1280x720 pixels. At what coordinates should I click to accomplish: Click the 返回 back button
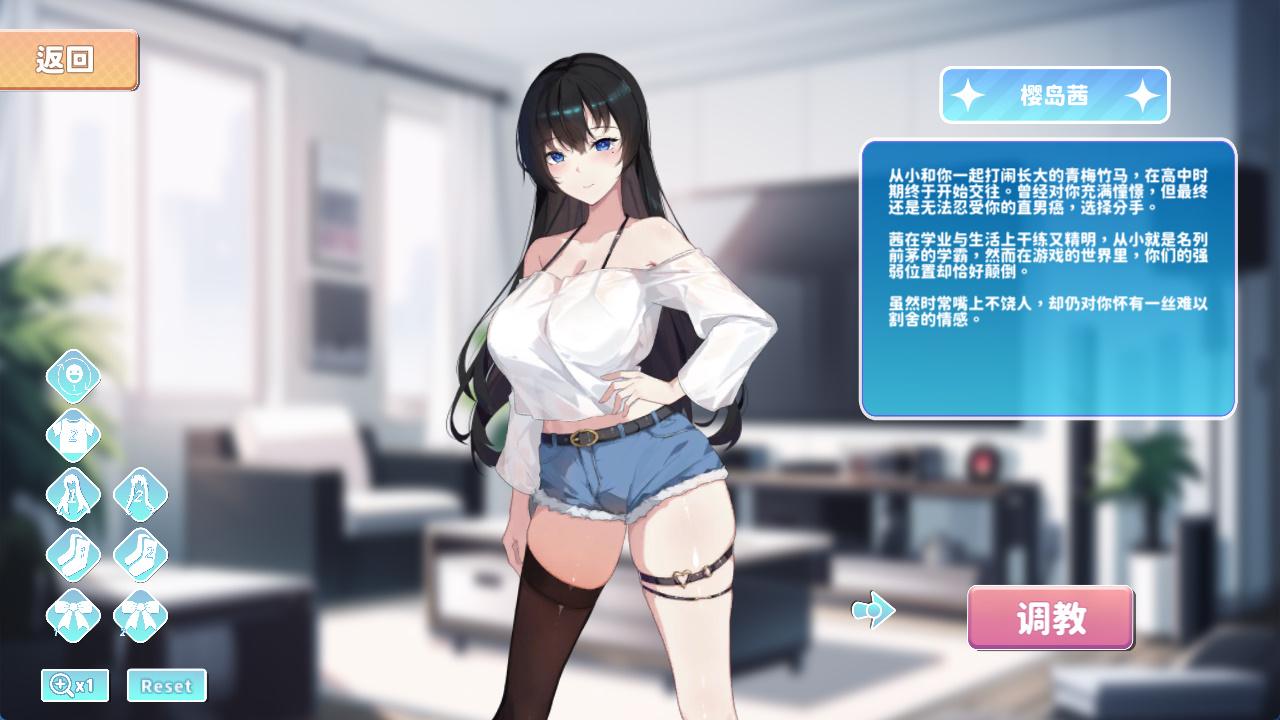point(67,60)
